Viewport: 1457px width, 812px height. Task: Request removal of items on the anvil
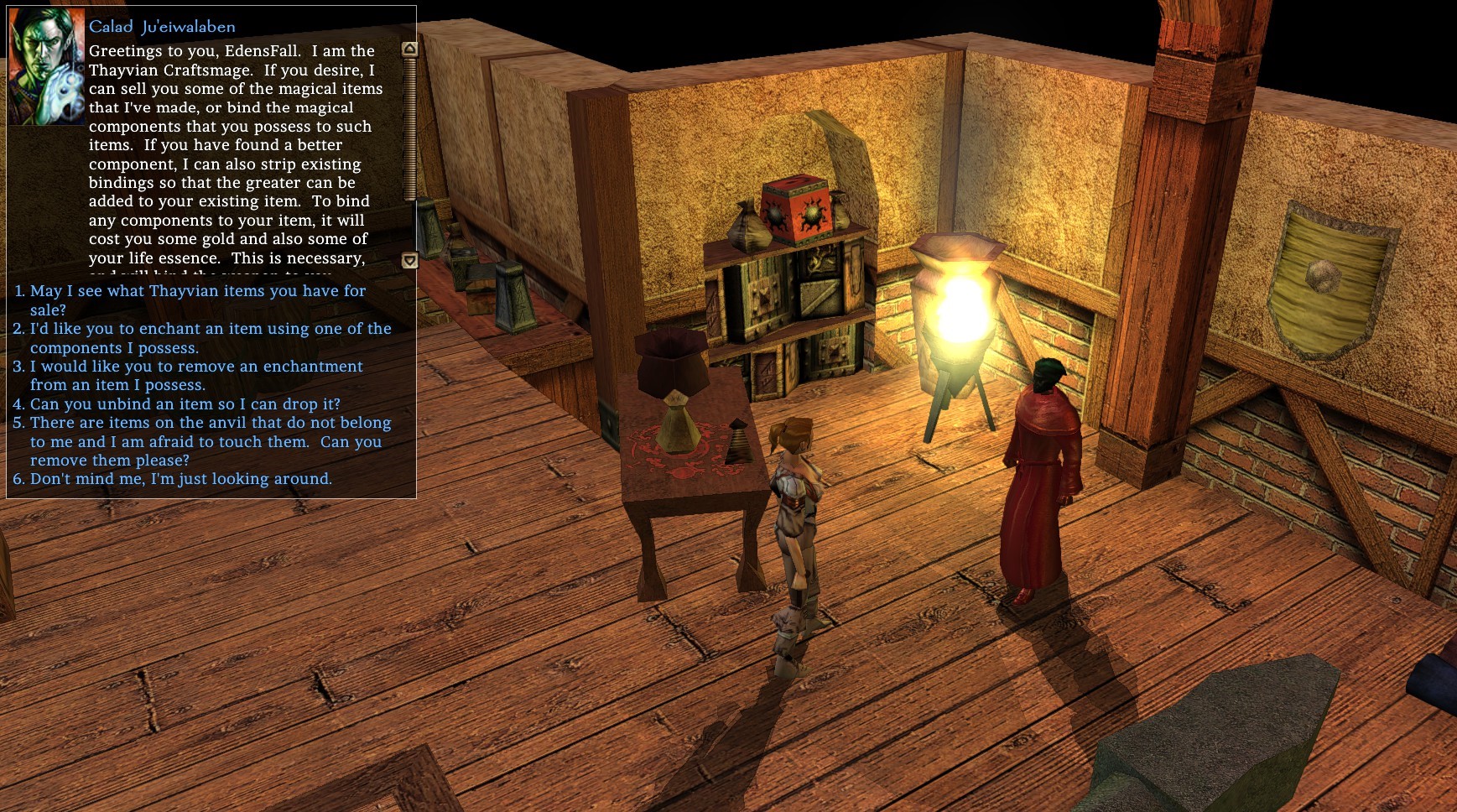click(210, 423)
